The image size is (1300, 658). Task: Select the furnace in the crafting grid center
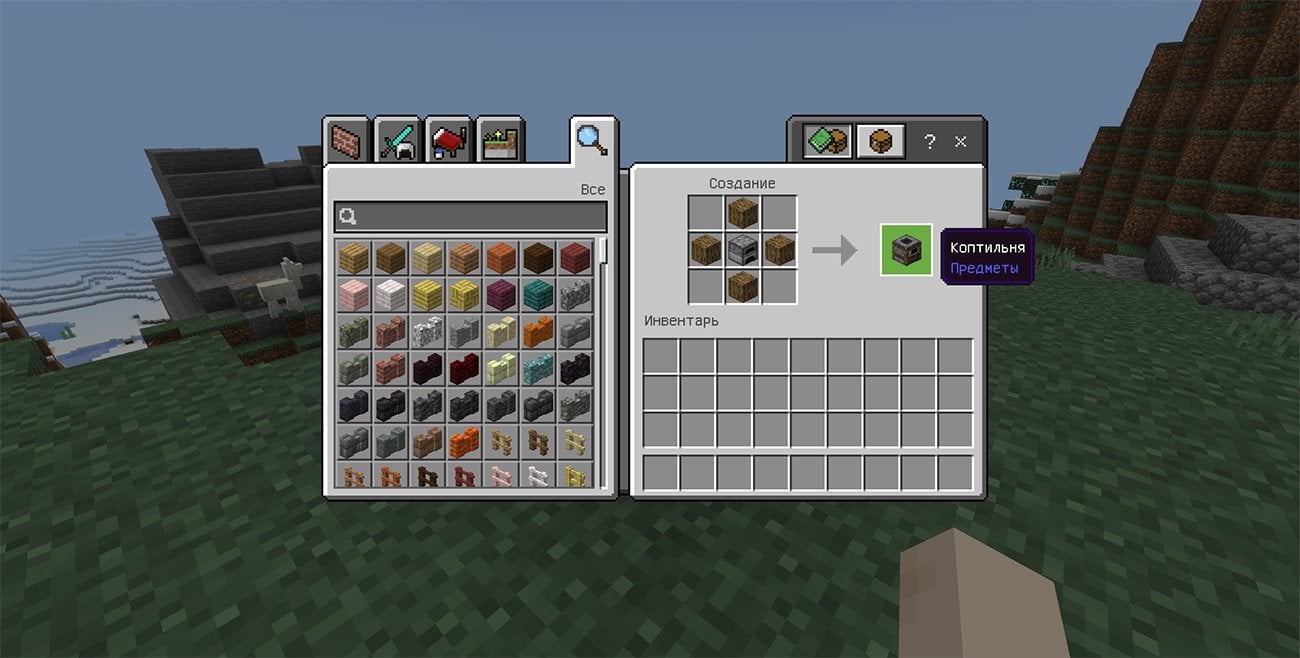point(742,250)
